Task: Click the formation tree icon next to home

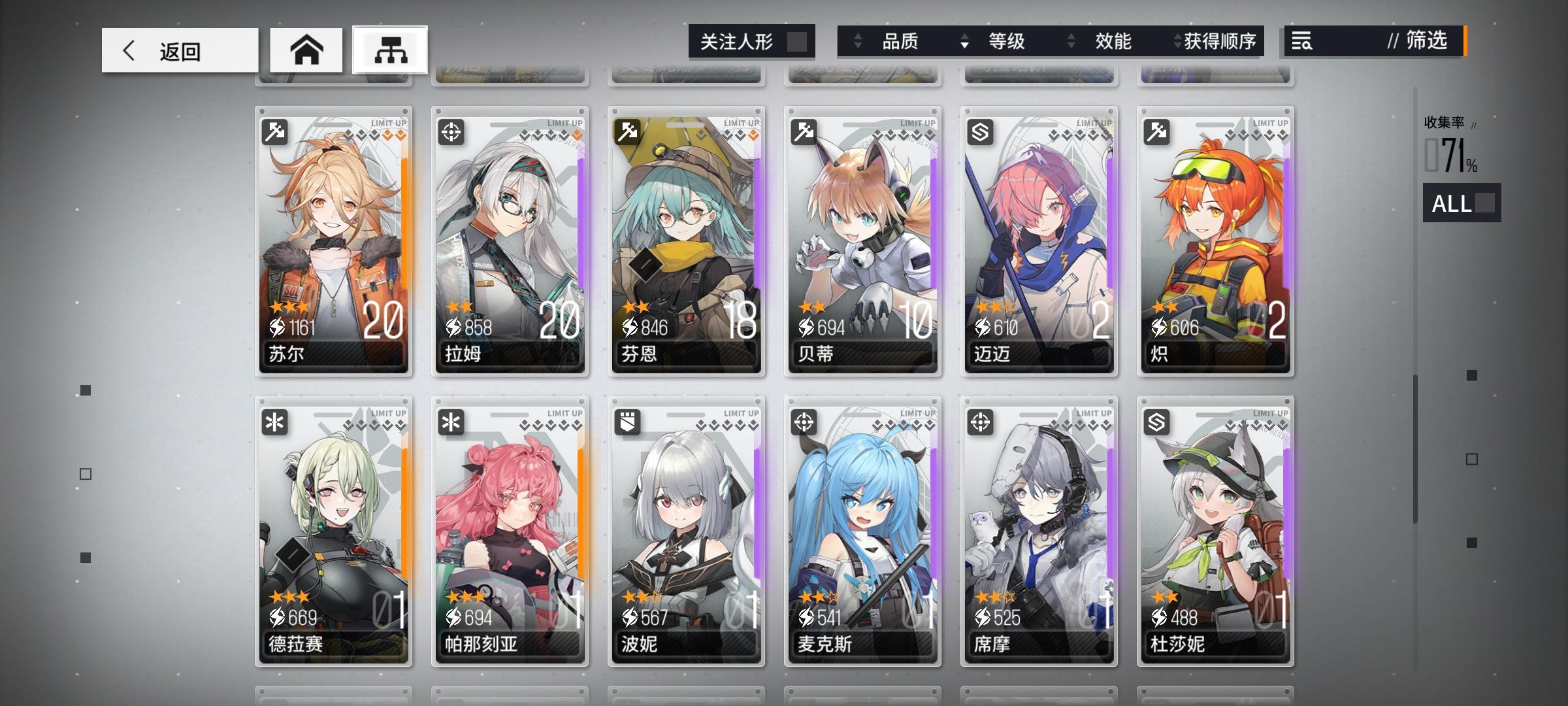Action: tap(391, 49)
